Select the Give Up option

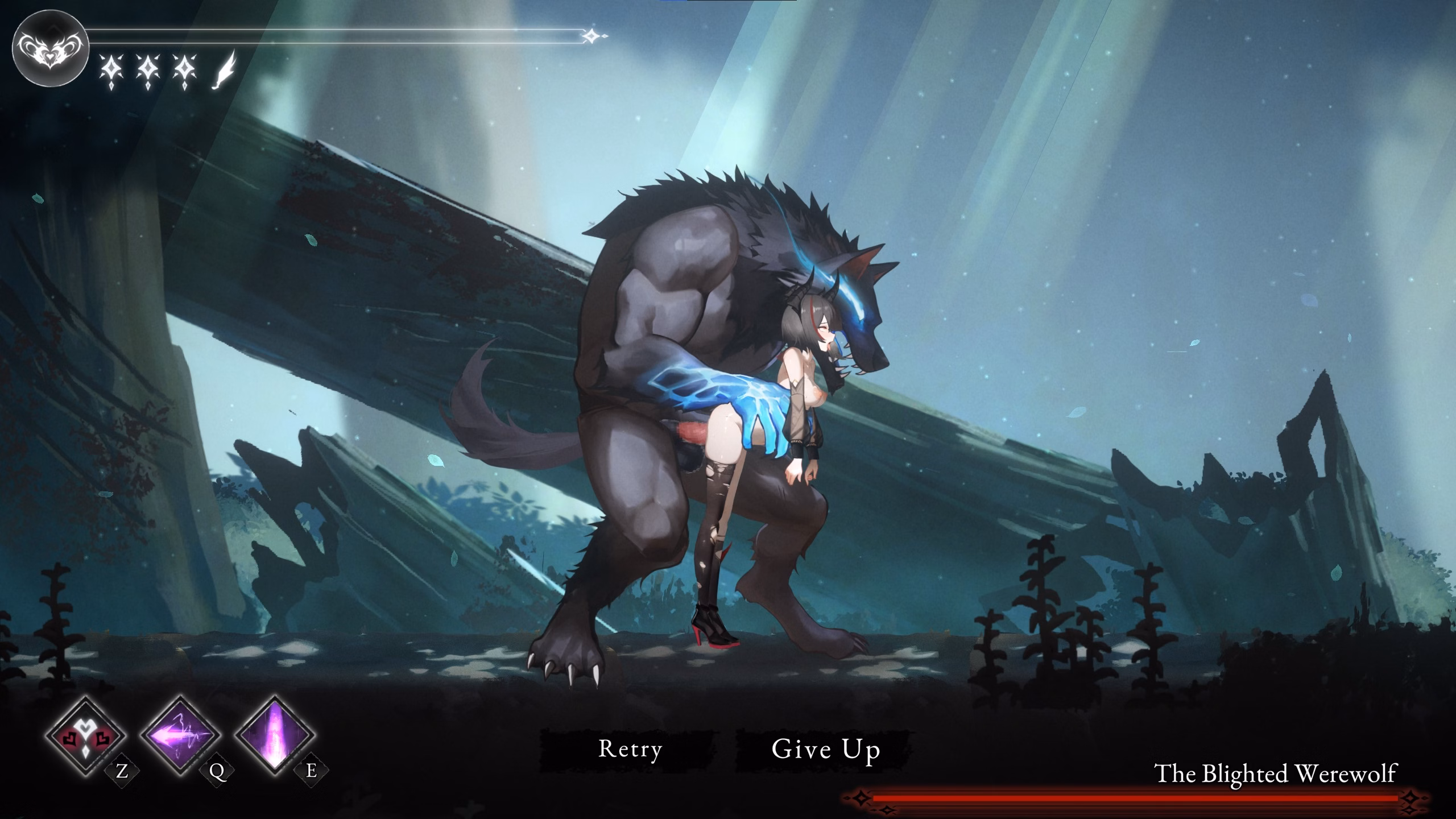click(825, 750)
